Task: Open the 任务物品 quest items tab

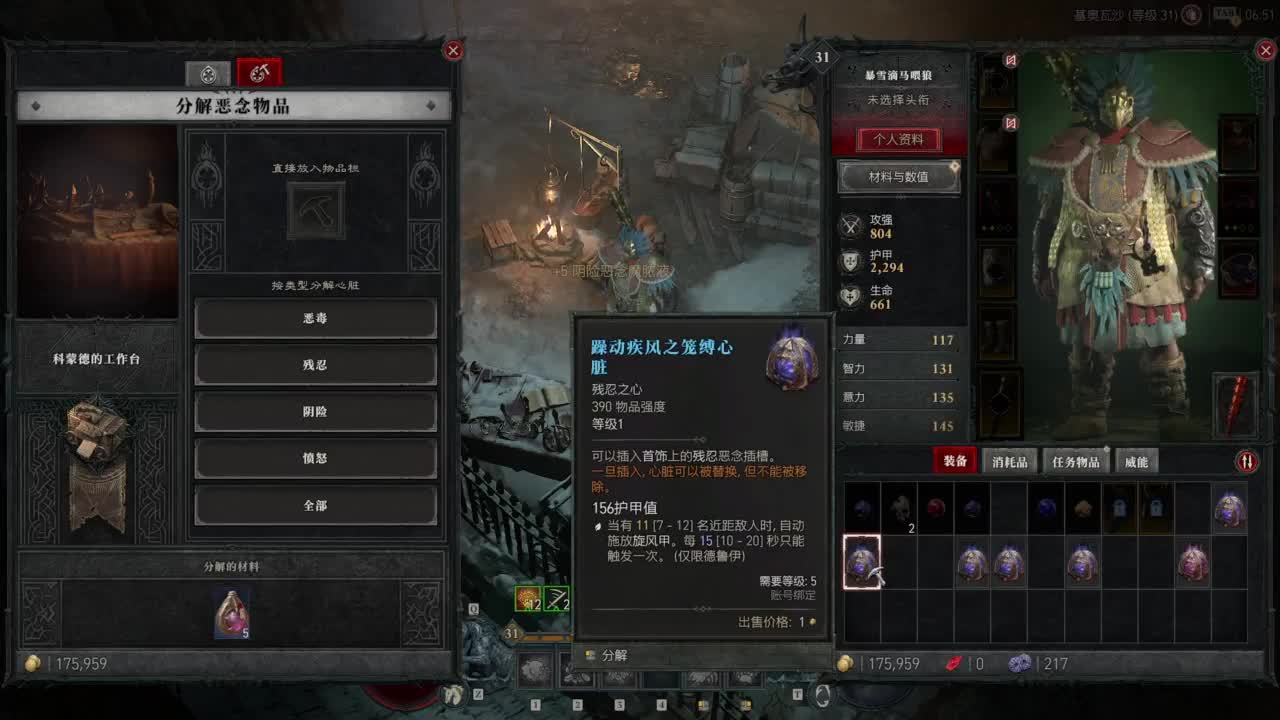Action: 1075,461
